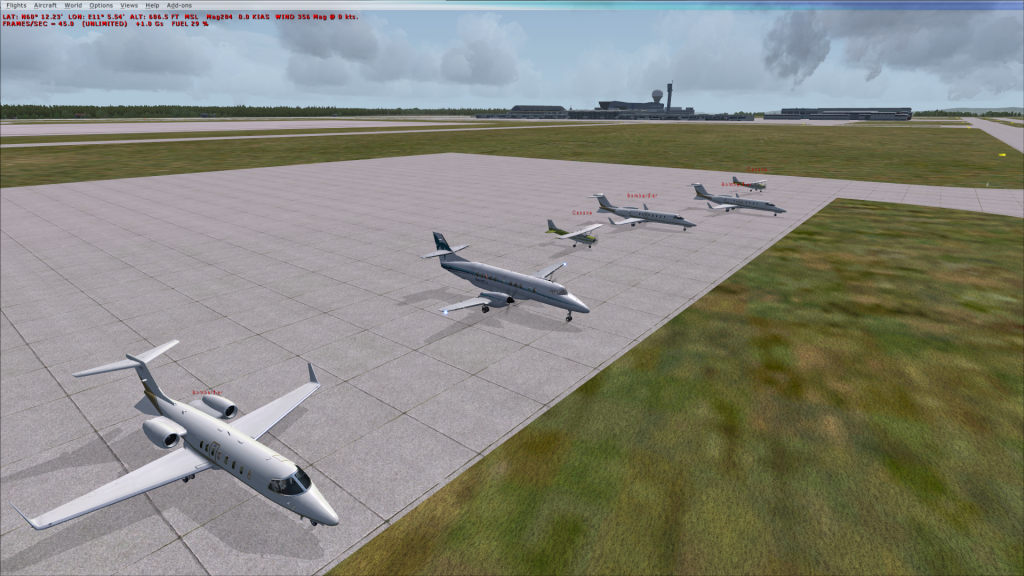Viewport: 1024px width, 576px height.
Task: Open the World menu
Action: pos(73,5)
